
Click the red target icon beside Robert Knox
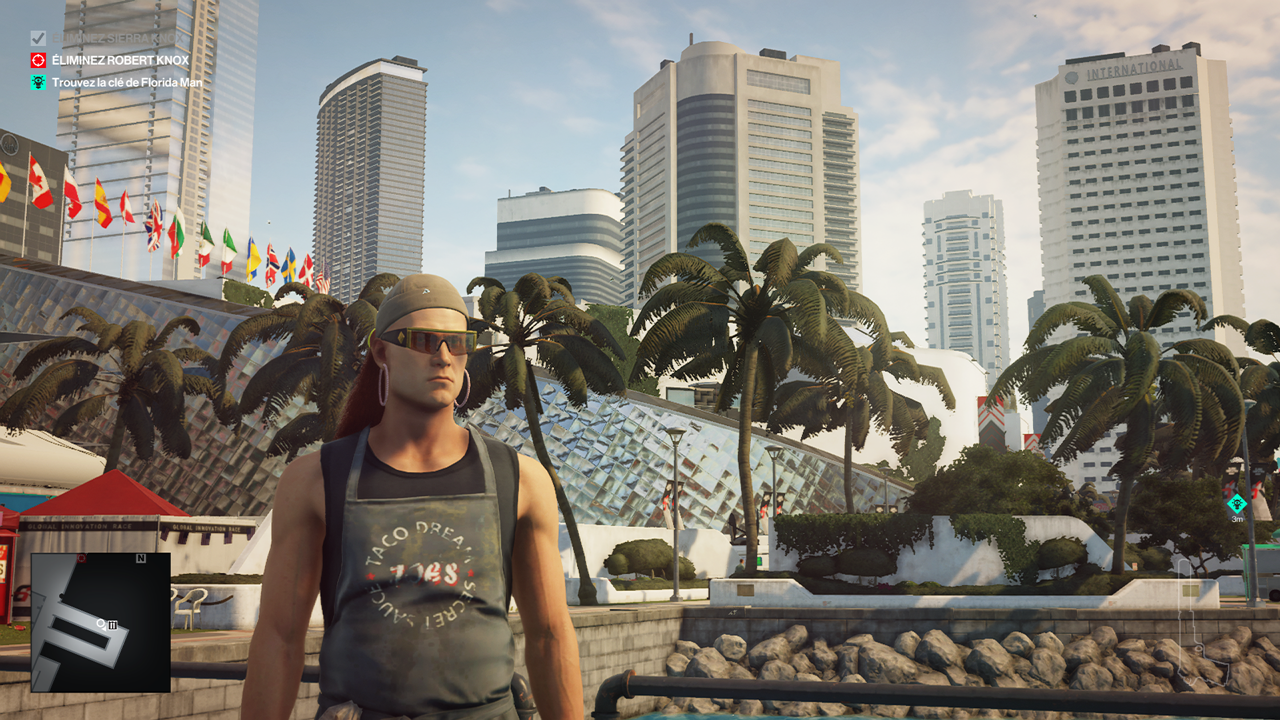[38, 60]
